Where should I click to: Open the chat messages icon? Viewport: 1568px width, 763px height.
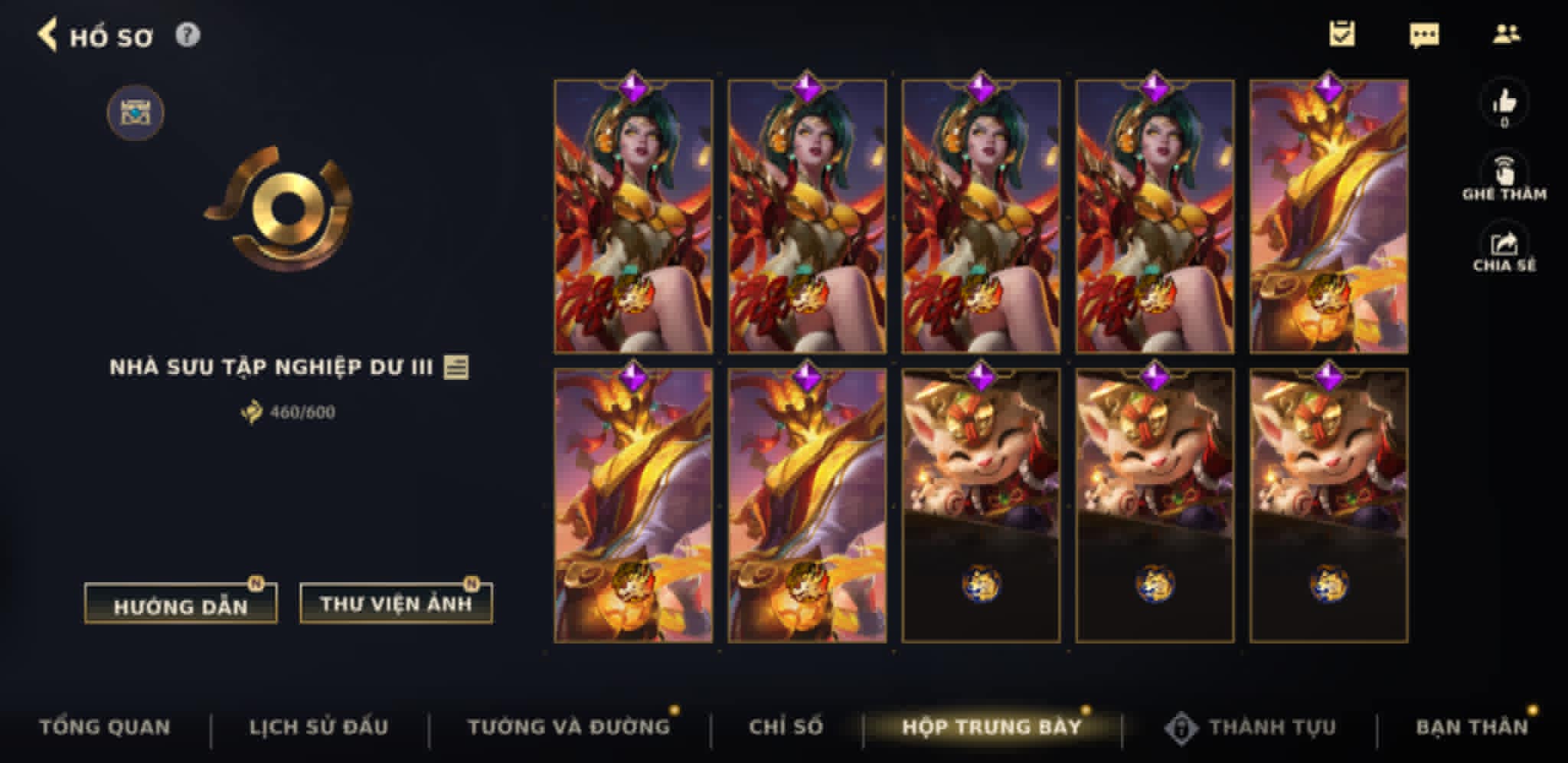(x=1426, y=34)
